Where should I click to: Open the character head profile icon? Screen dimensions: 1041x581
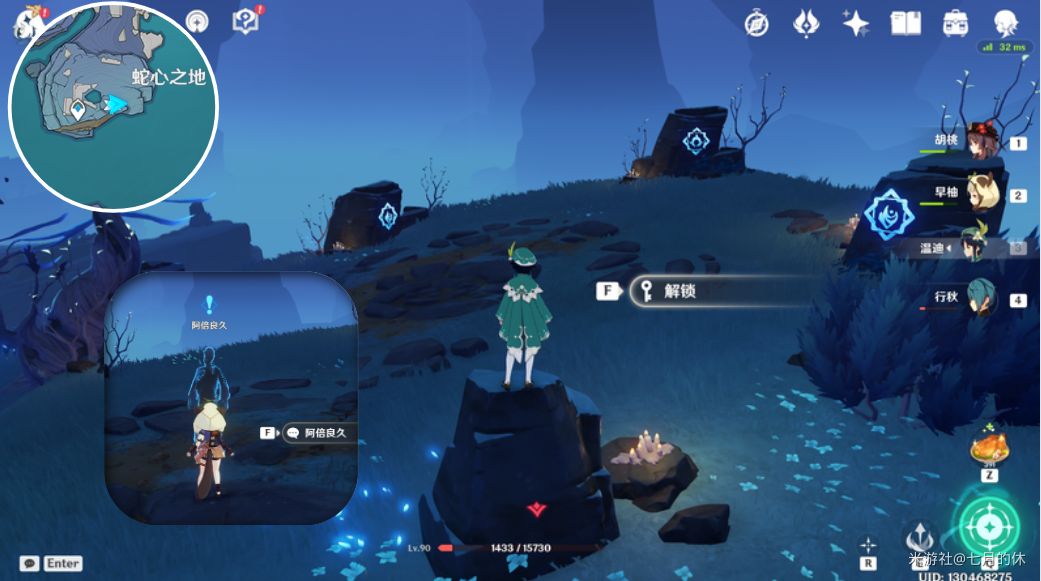(1005, 24)
